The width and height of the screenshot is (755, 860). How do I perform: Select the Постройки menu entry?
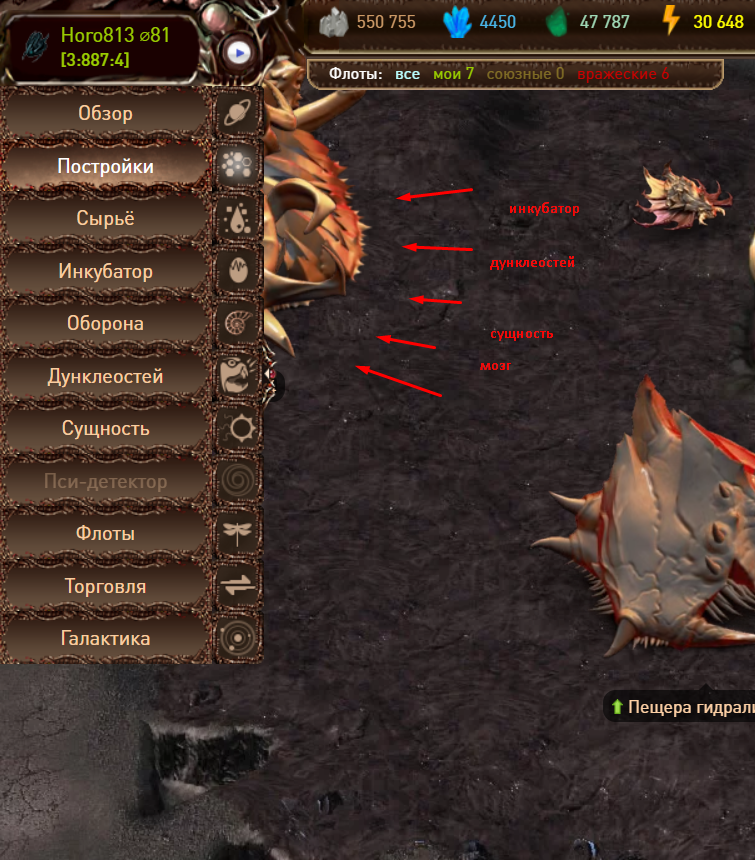coord(105,167)
